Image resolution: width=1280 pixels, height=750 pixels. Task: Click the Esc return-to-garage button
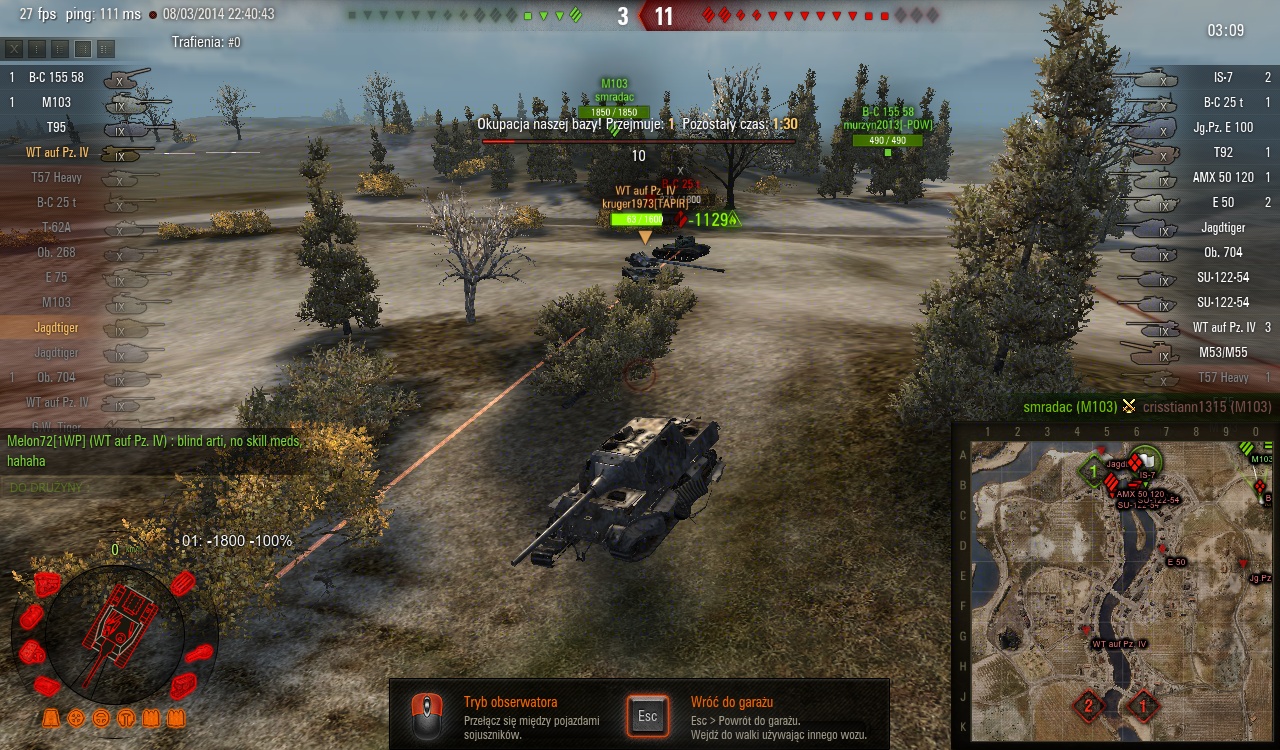coord(647,716)
